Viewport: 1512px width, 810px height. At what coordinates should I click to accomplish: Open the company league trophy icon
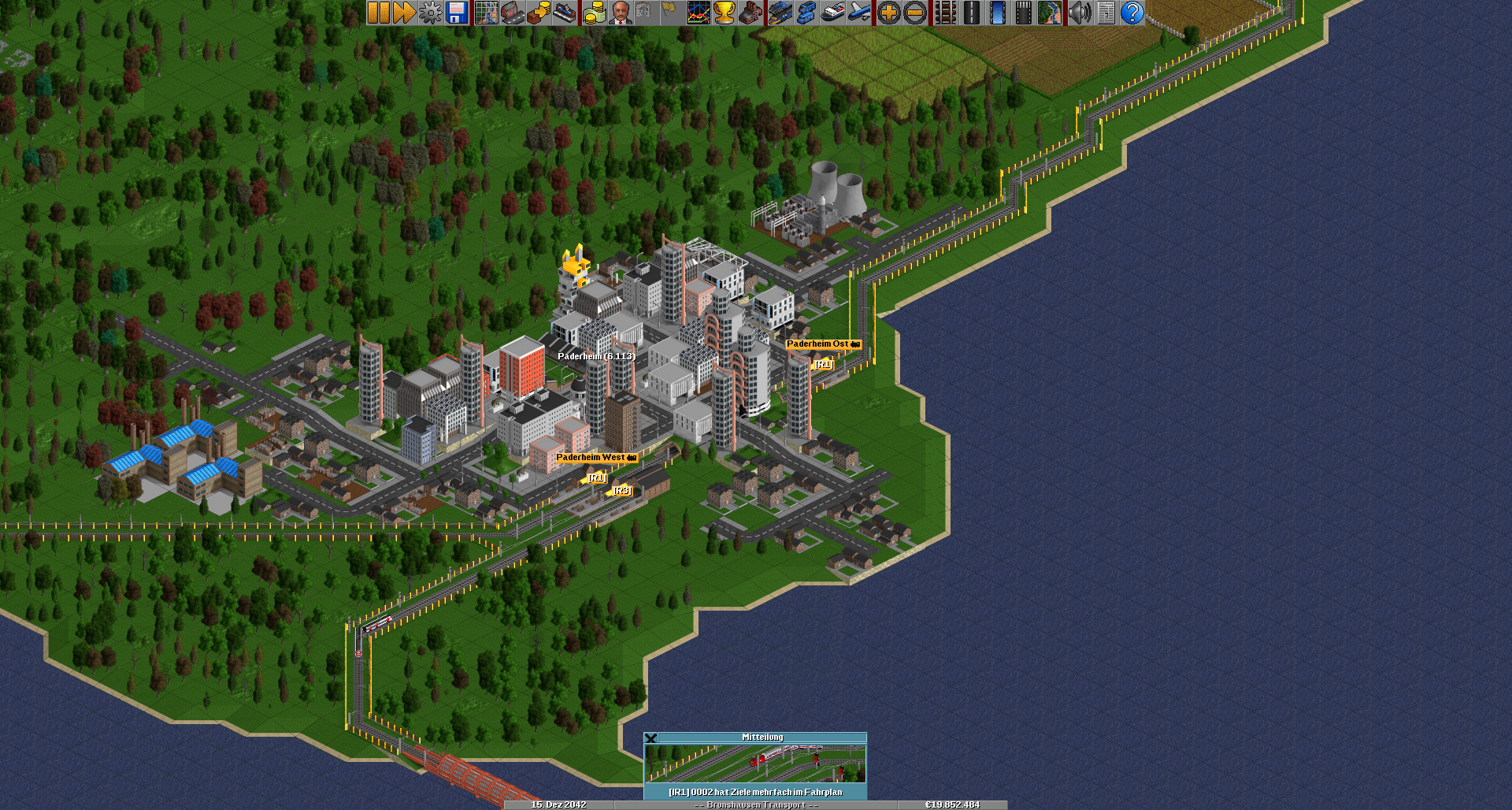724,13
